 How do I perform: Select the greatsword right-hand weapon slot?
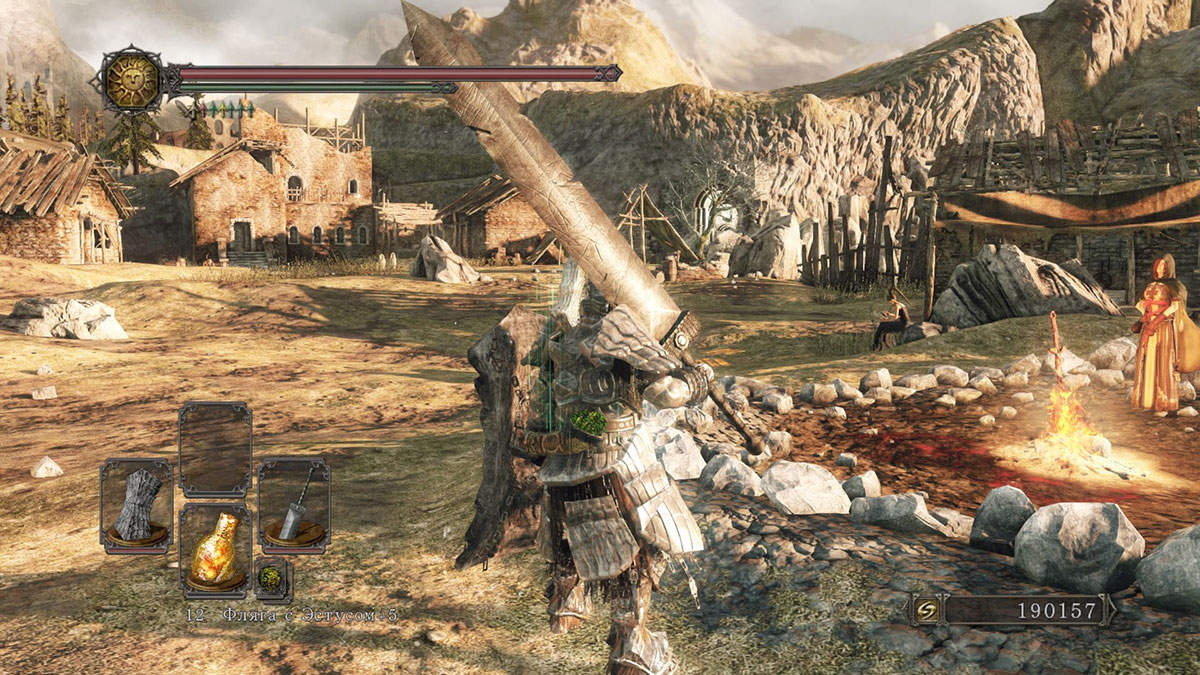pyautogui.click(x=294, y=505)
